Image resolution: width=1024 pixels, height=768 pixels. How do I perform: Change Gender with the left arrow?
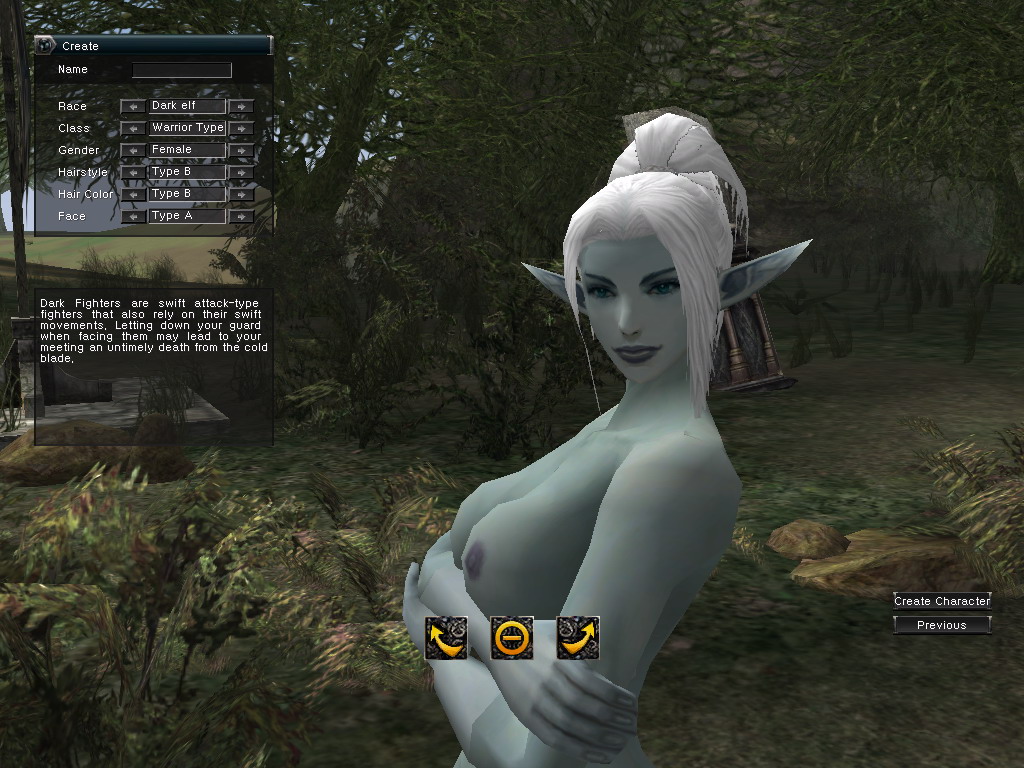pos(133,150)
